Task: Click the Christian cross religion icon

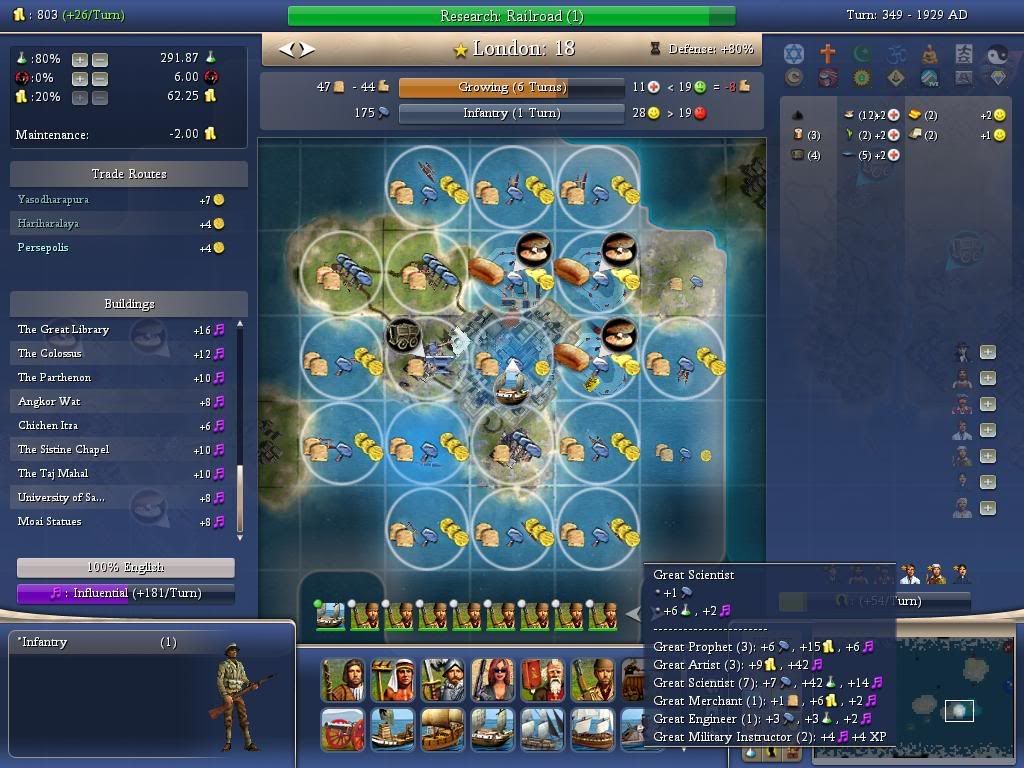Action: [827, 53]
